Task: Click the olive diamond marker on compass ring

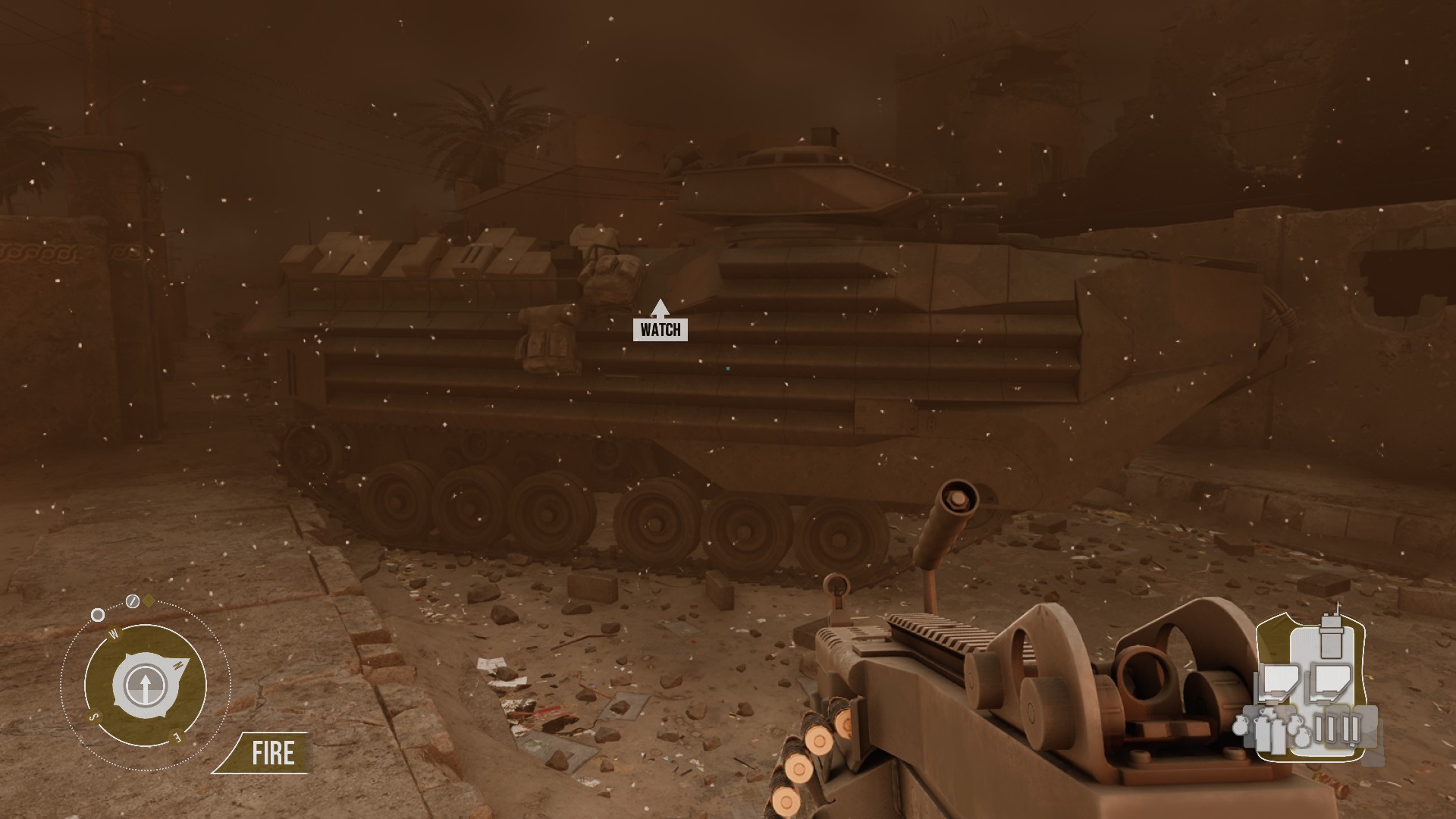Action: tap(149, 601)
